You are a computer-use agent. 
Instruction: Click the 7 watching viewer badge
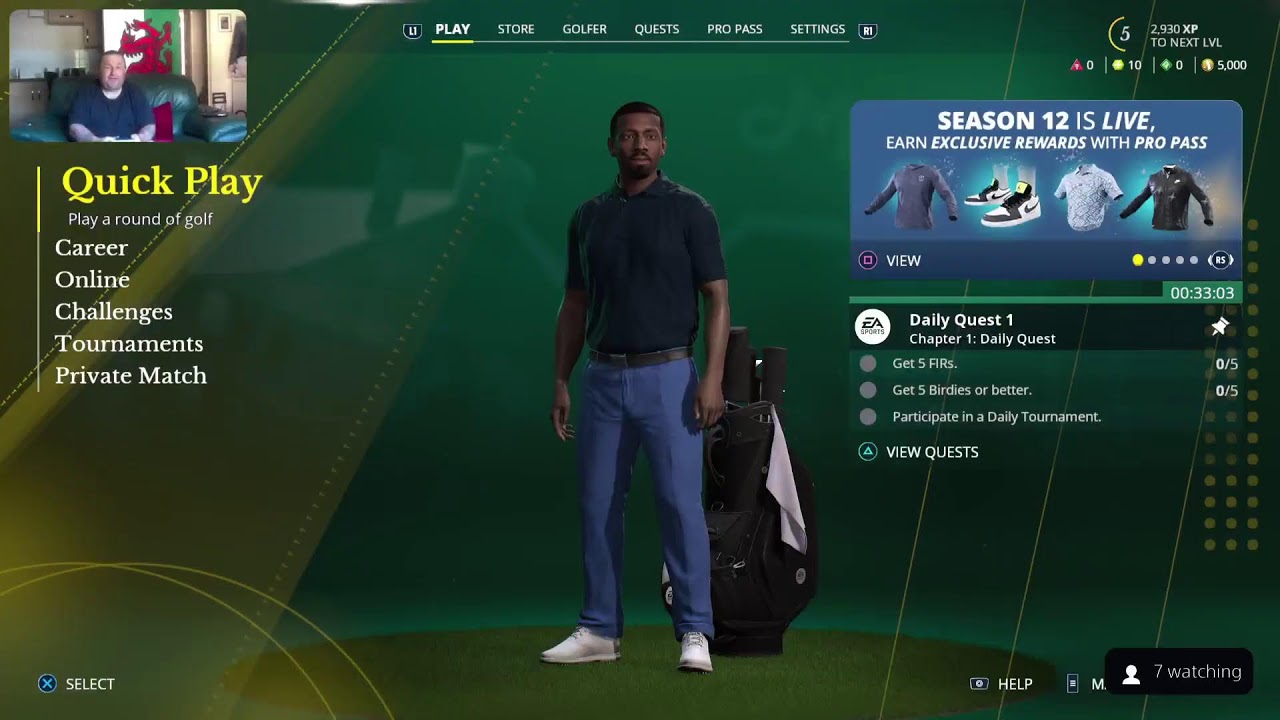[1181, 673]
